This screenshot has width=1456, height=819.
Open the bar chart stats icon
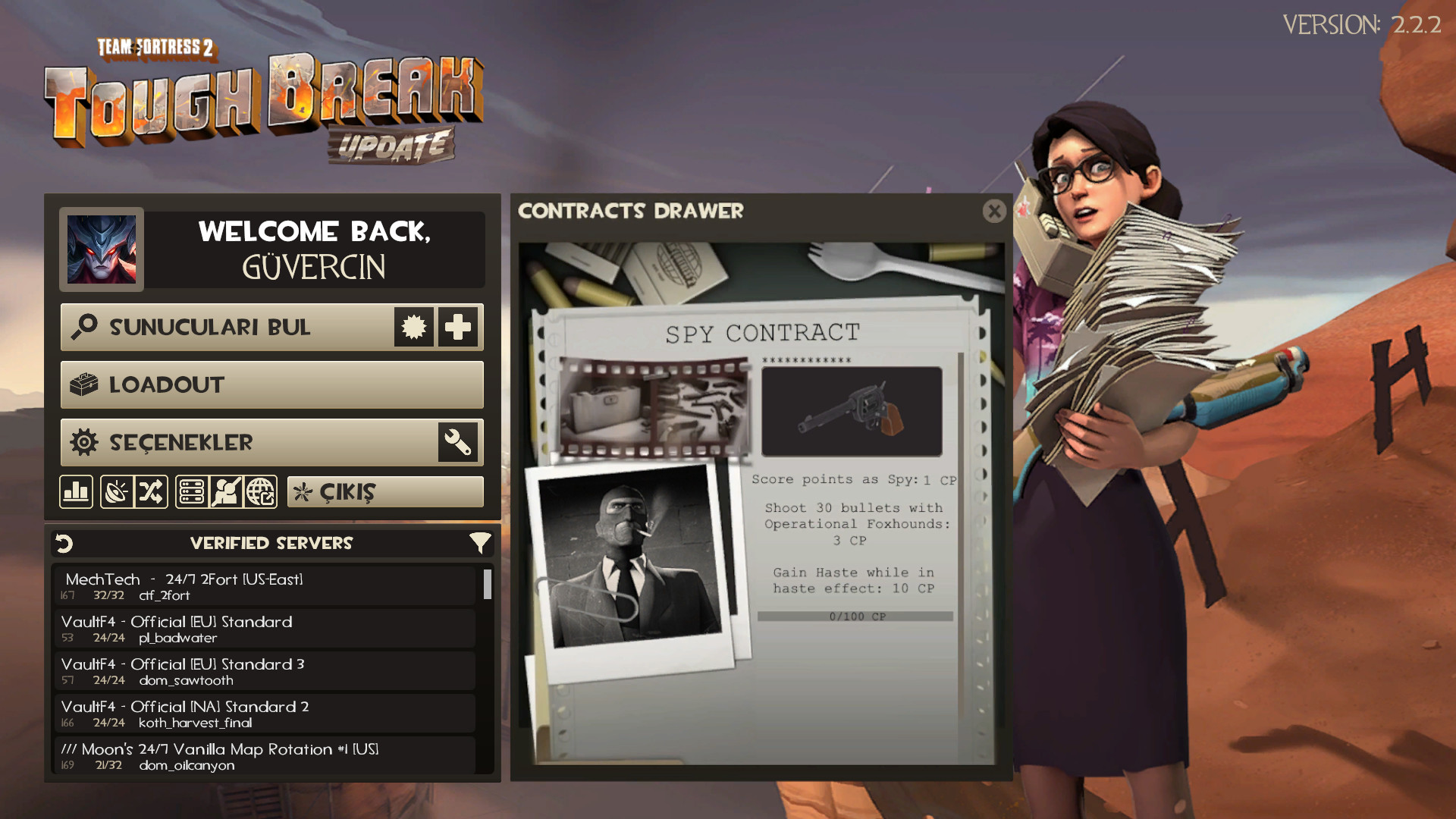[x=77, y=492]
